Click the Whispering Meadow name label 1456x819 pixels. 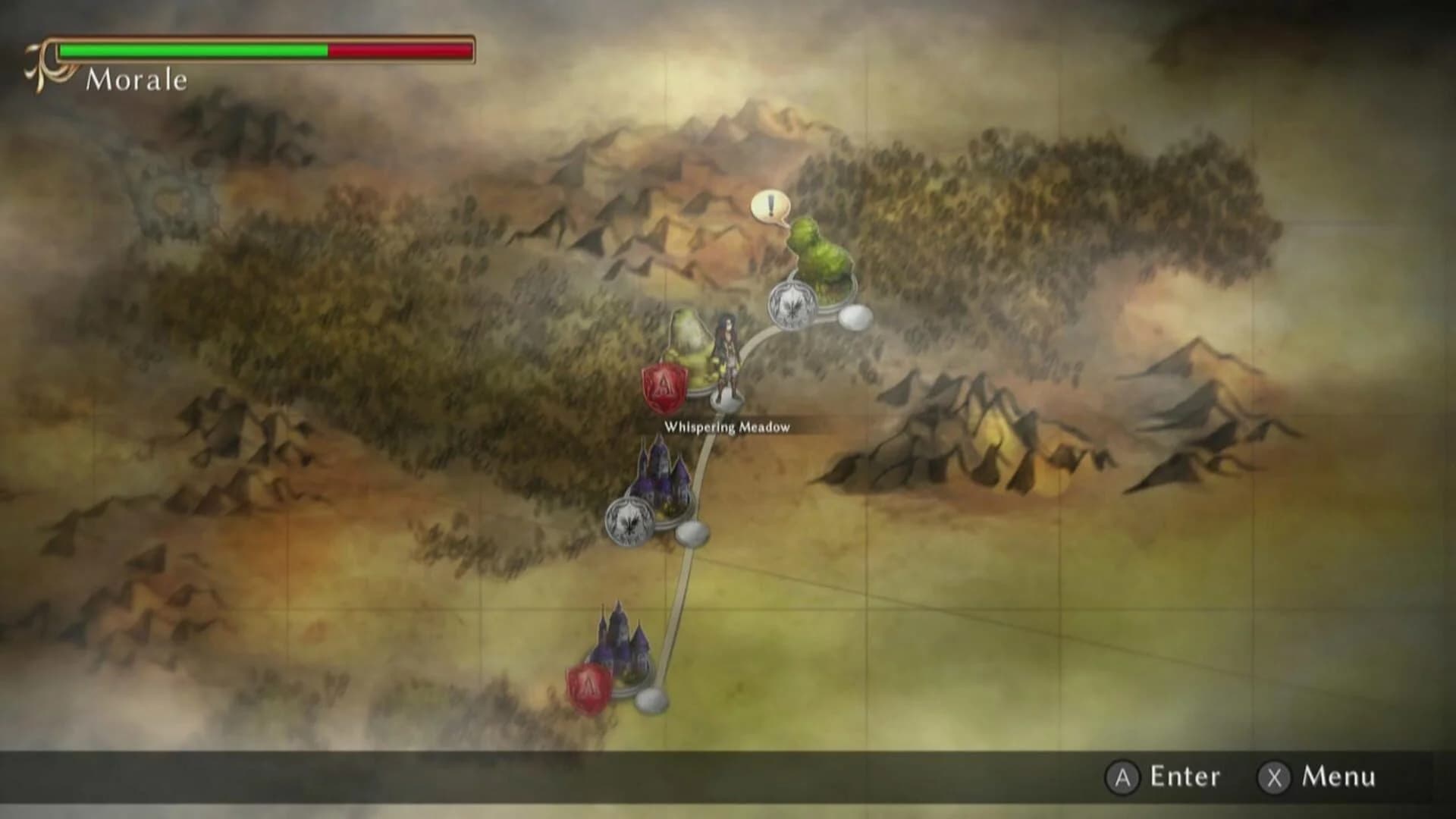(726, 426)
